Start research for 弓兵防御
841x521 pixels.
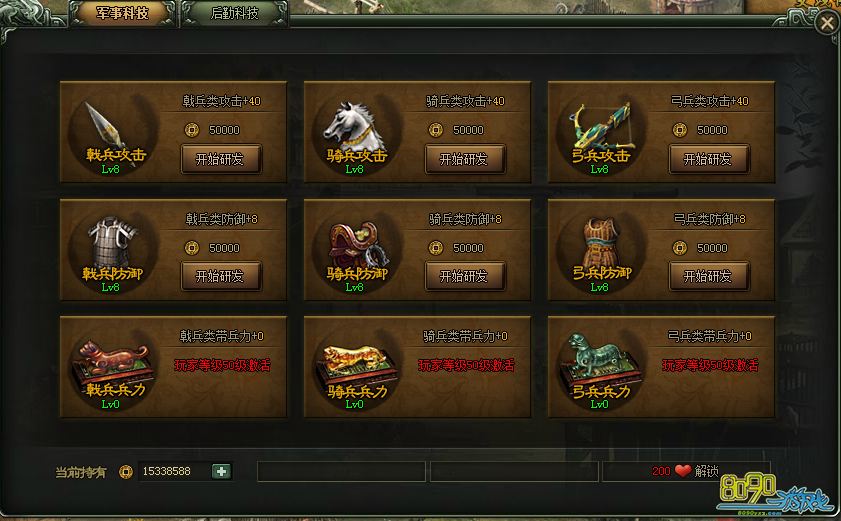point(708,276)
